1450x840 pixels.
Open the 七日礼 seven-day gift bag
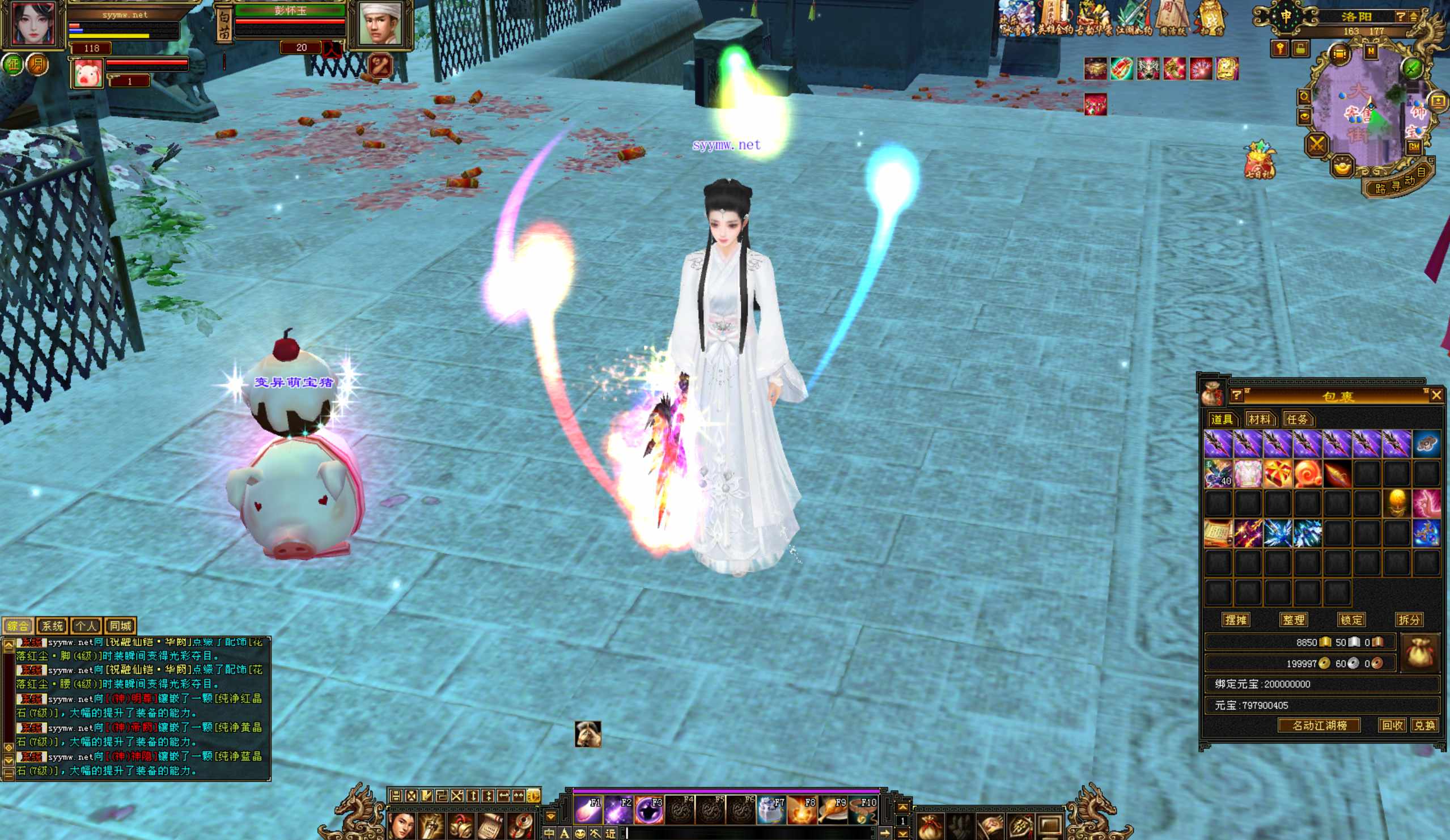(1260, 160)
